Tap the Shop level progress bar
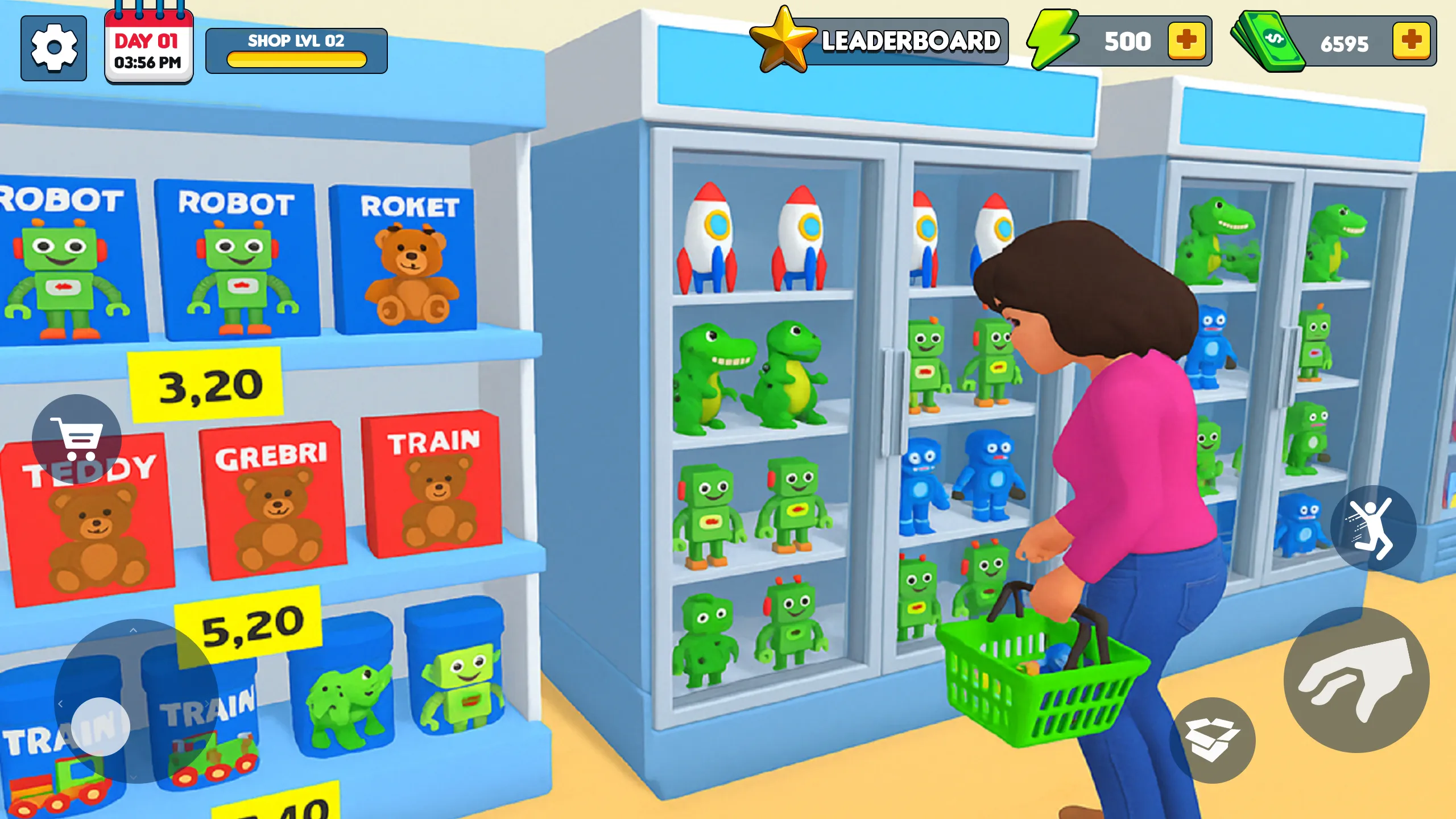This screenshot has height=819, width=1456. [296, 59]
